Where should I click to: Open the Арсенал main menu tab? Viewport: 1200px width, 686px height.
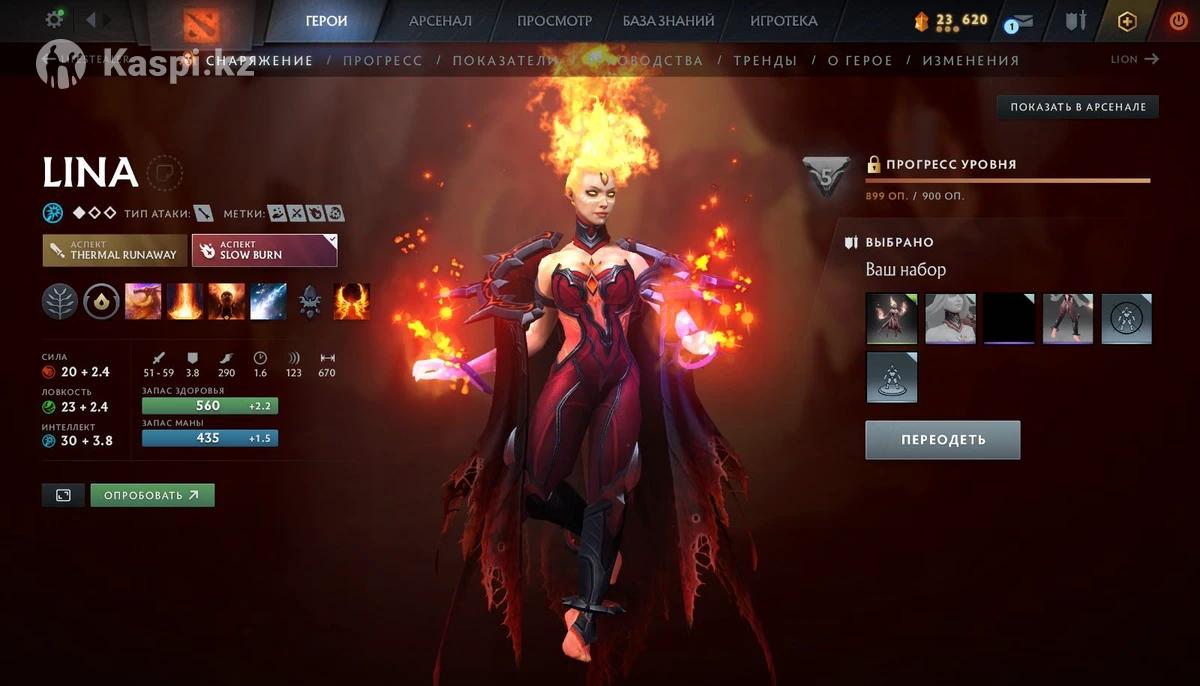[440, 20]
